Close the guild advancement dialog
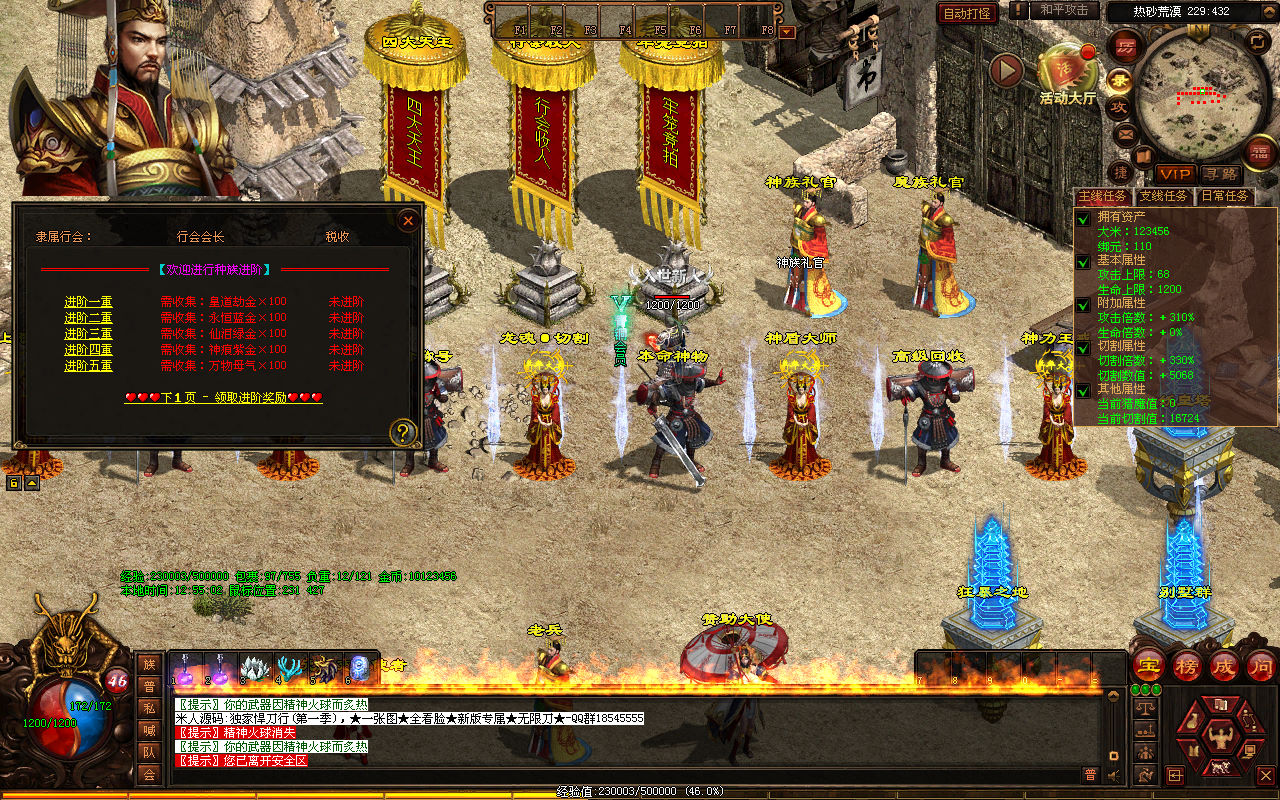 (x=407, y=221)
